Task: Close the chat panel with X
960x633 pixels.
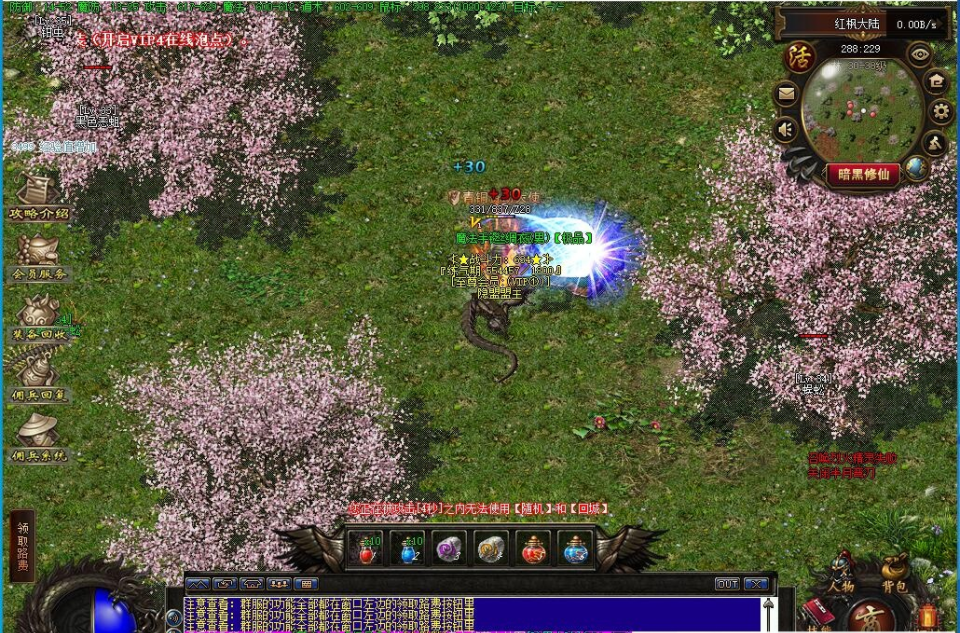Action: point(757,583)
